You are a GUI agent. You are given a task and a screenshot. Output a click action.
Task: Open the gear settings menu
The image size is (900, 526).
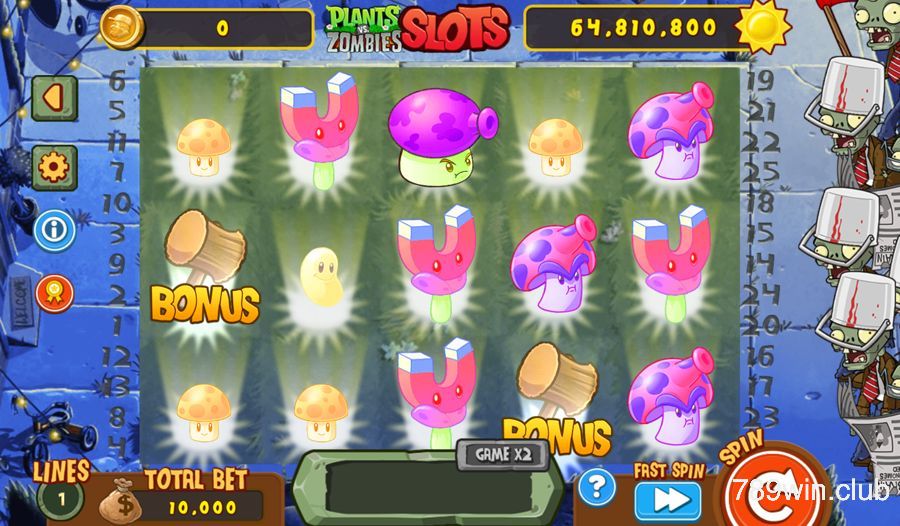tap(54, 165)
